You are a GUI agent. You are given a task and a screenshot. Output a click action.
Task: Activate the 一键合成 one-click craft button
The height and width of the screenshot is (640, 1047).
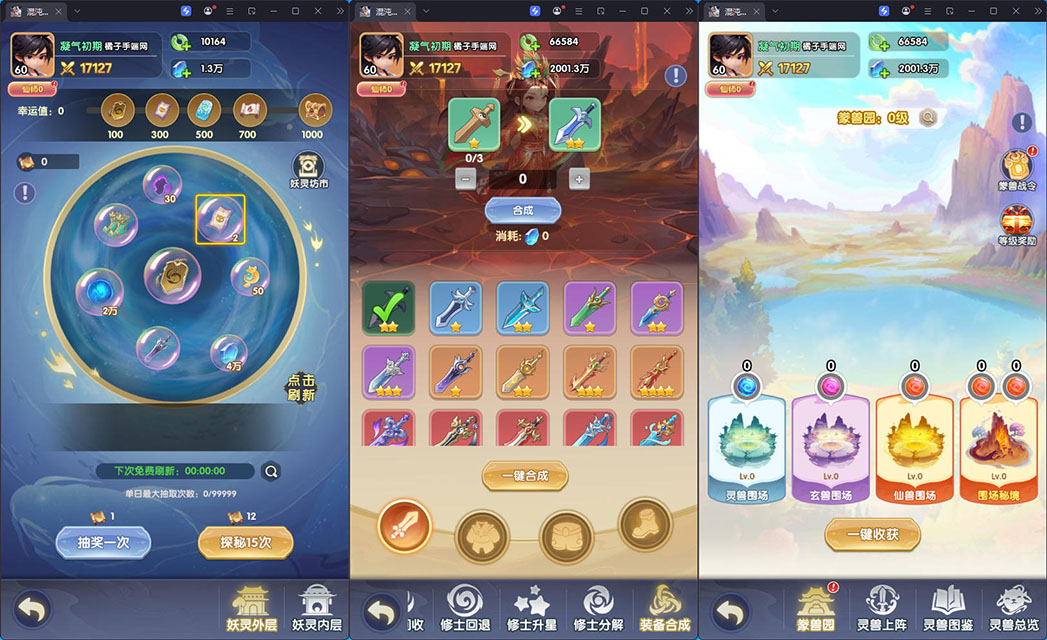coord(523,475)
